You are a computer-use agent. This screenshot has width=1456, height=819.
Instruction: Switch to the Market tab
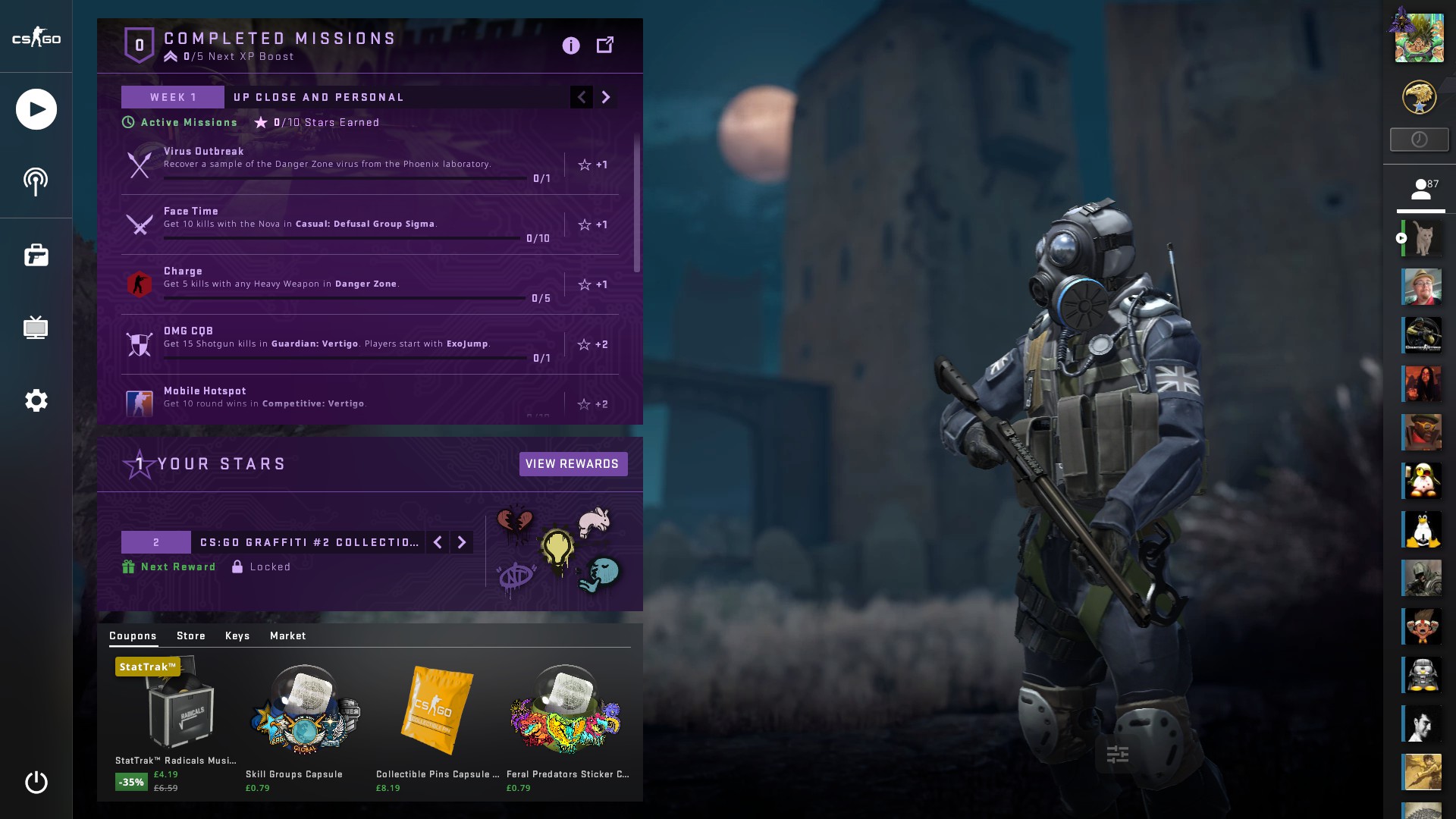pos(288,635)
